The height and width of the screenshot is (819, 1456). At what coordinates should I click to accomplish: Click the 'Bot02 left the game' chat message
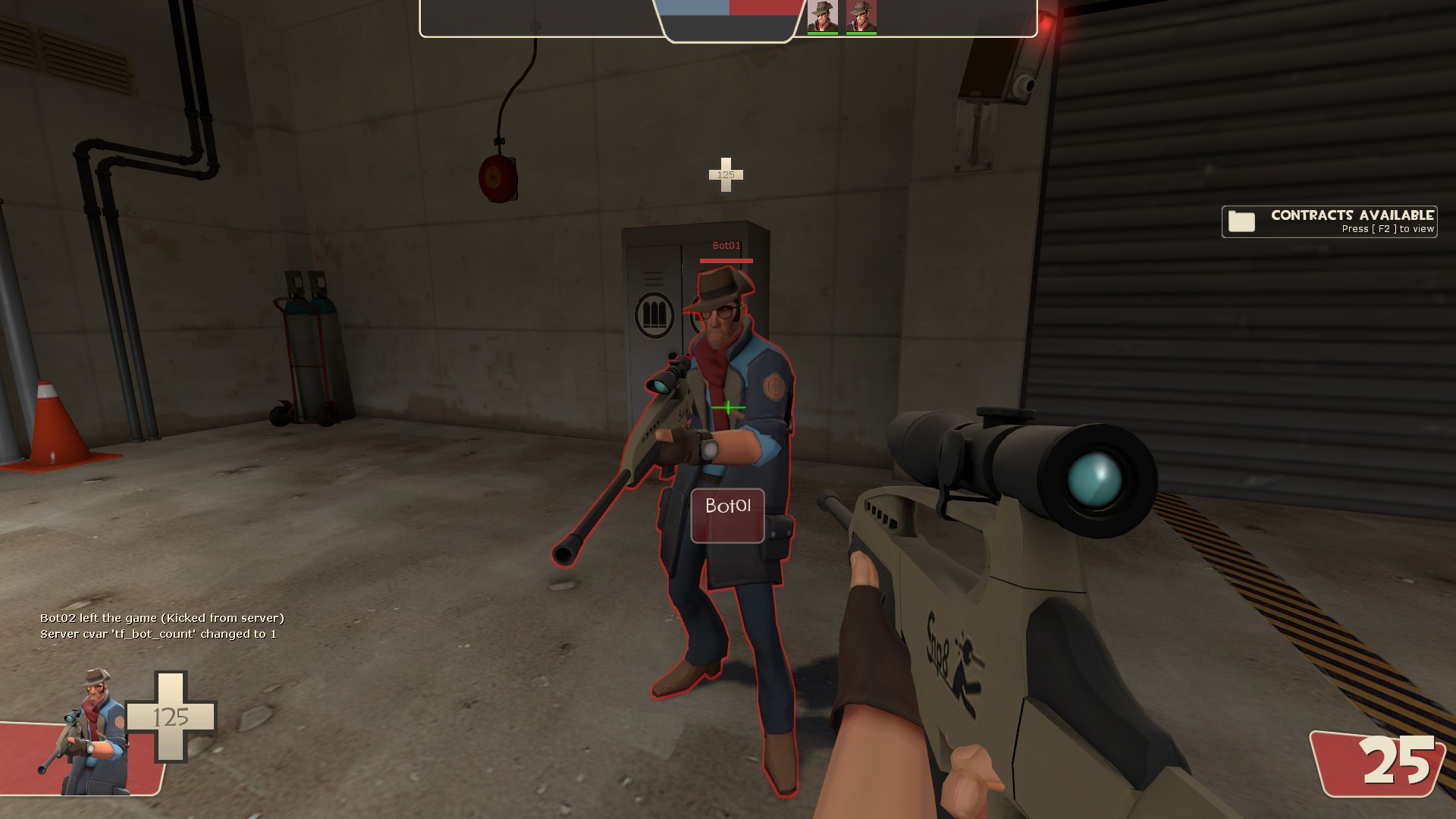(163, 618)
